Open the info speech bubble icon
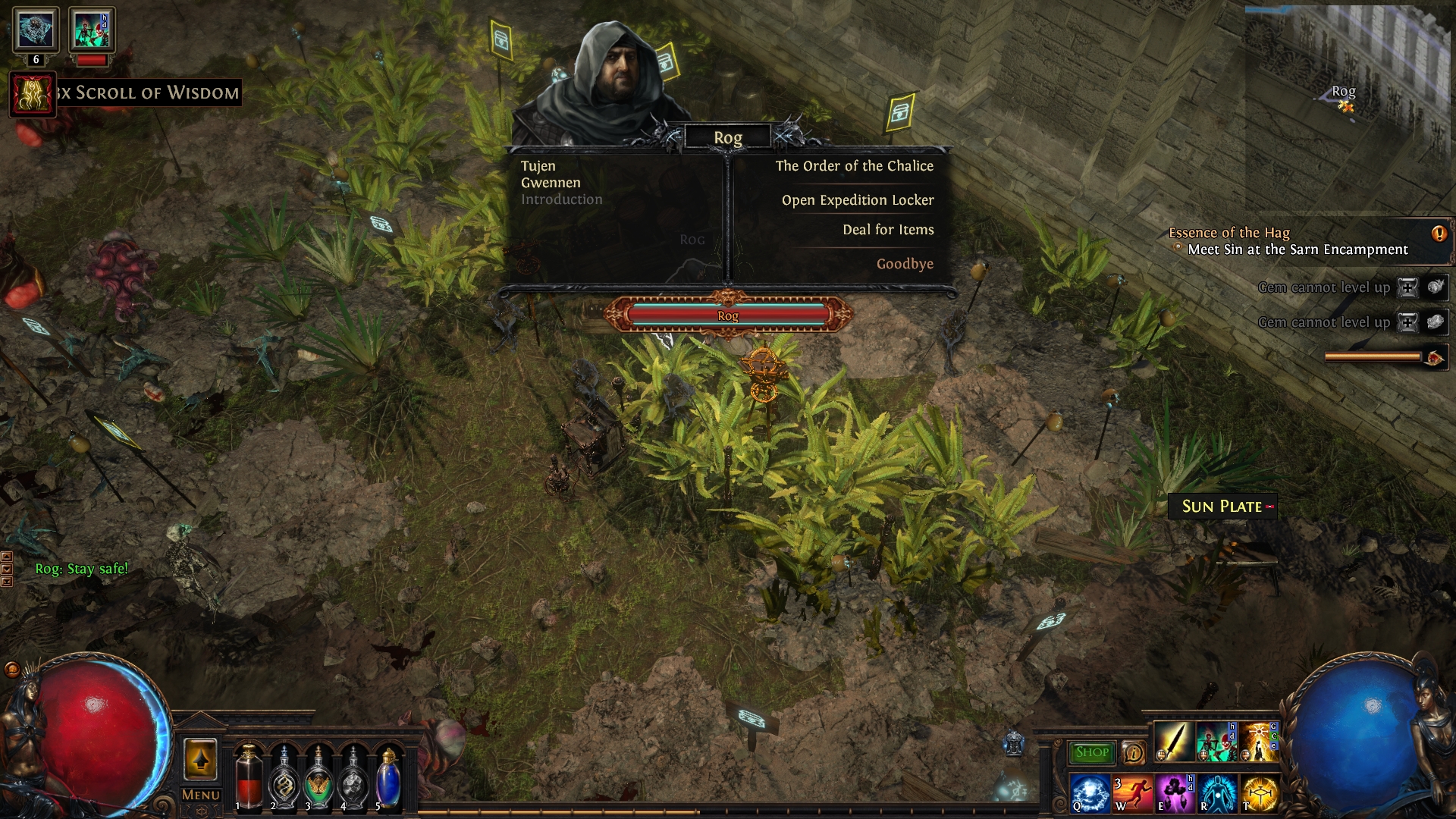The width and height of the screenshot is (1456, 819). click(x=1133, y=752)
